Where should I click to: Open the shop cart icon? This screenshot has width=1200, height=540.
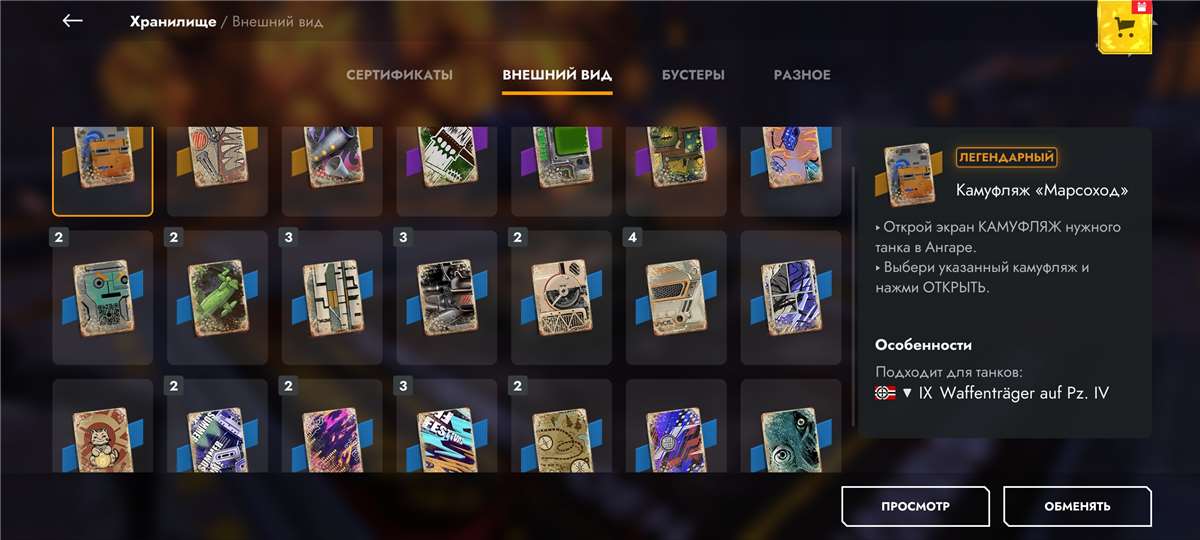point(1126,27)
